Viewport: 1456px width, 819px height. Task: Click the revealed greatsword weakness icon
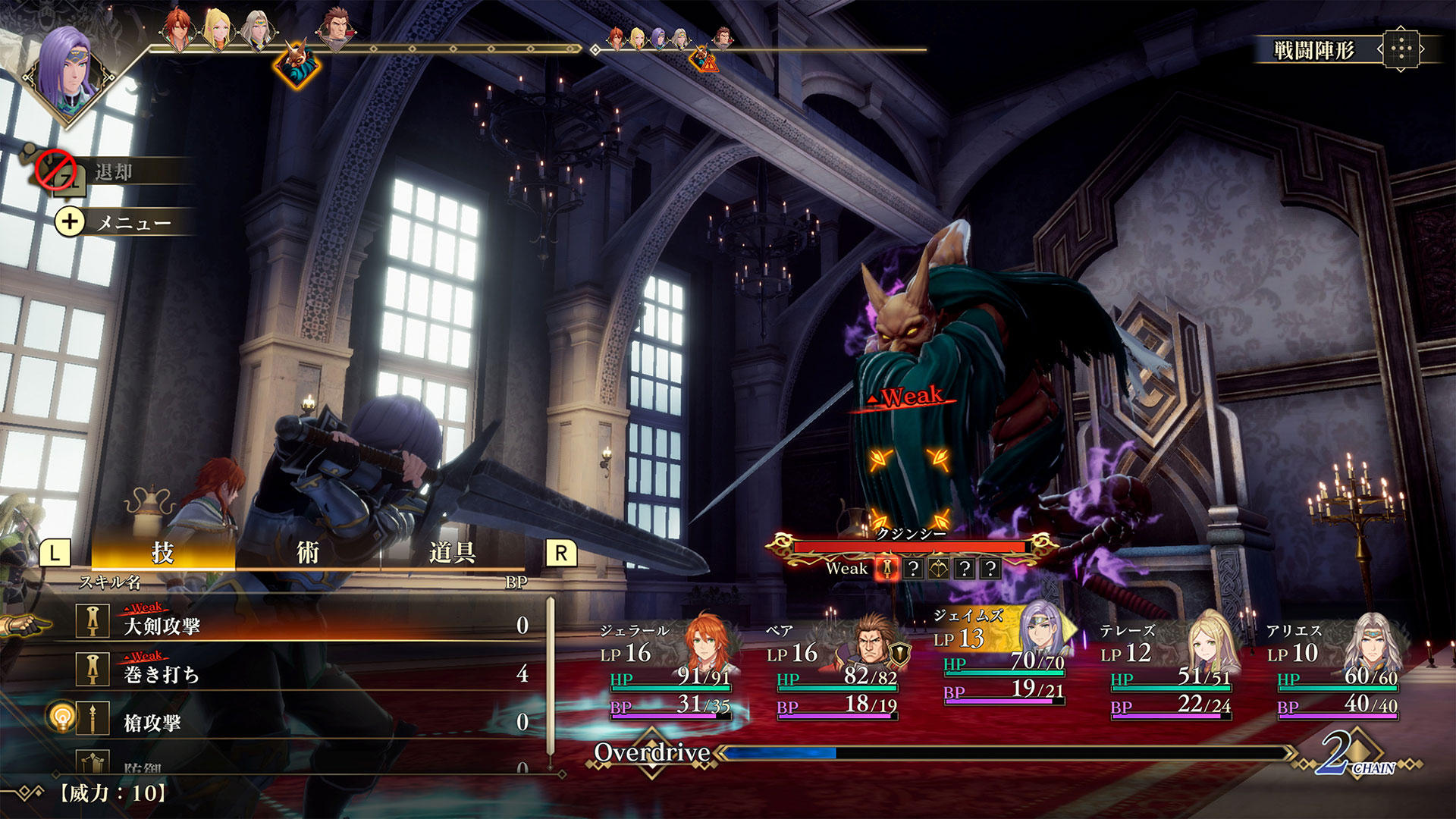886,568
